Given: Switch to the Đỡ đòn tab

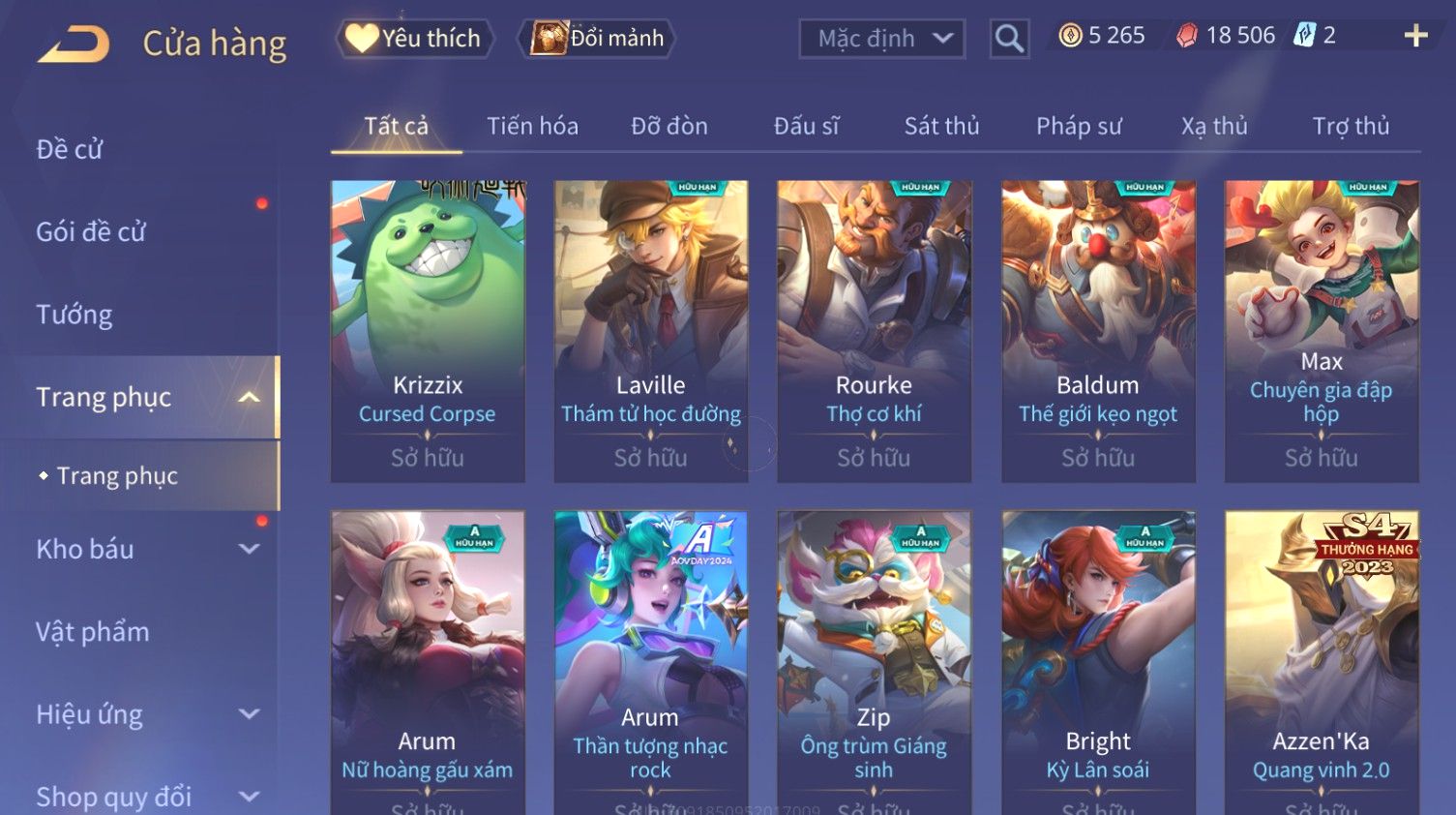Looking at the screenshot, I should [x=669, y=126].
